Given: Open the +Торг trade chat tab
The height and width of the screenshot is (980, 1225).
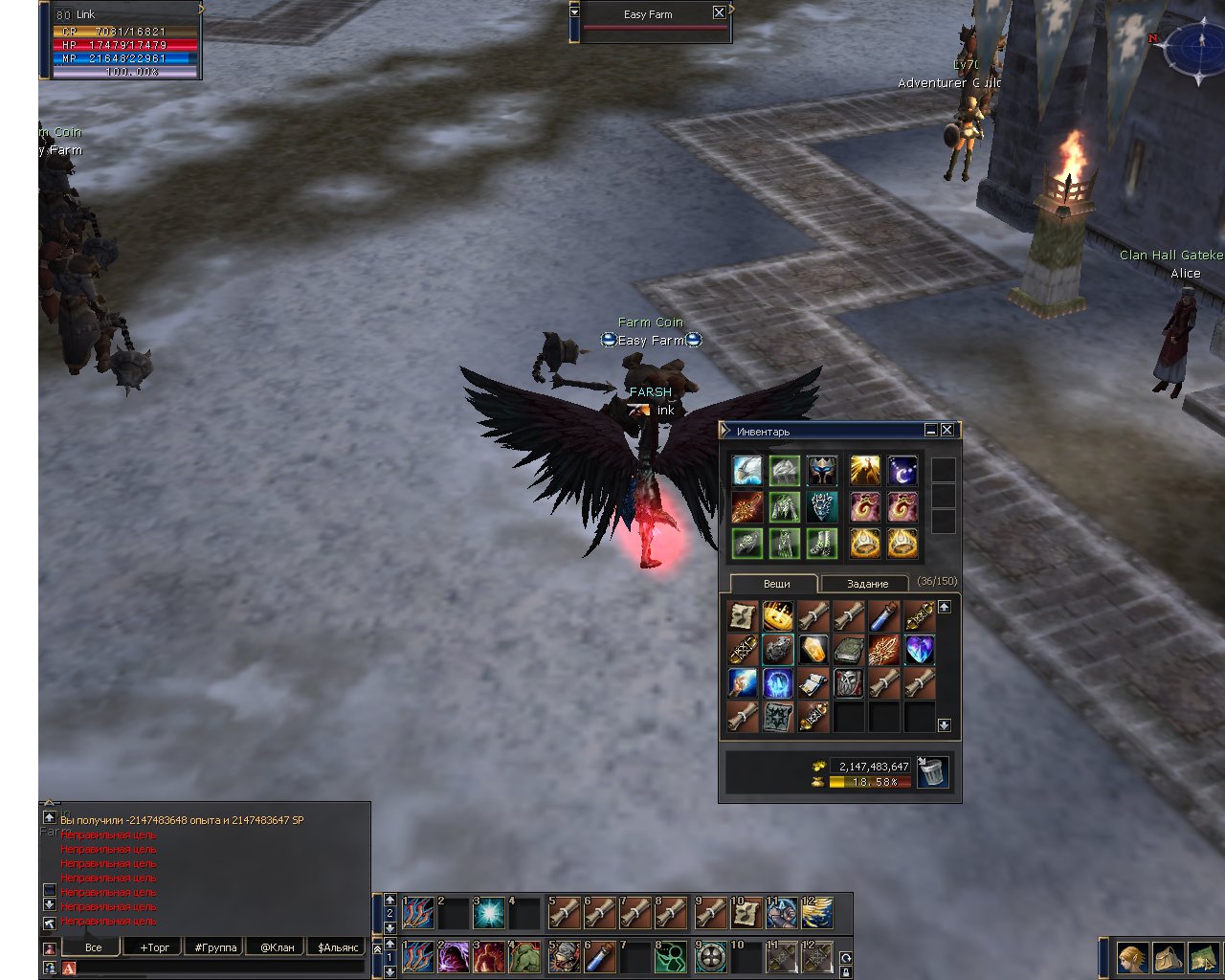Looking at the screenshot, I should (x=154, y=947).
